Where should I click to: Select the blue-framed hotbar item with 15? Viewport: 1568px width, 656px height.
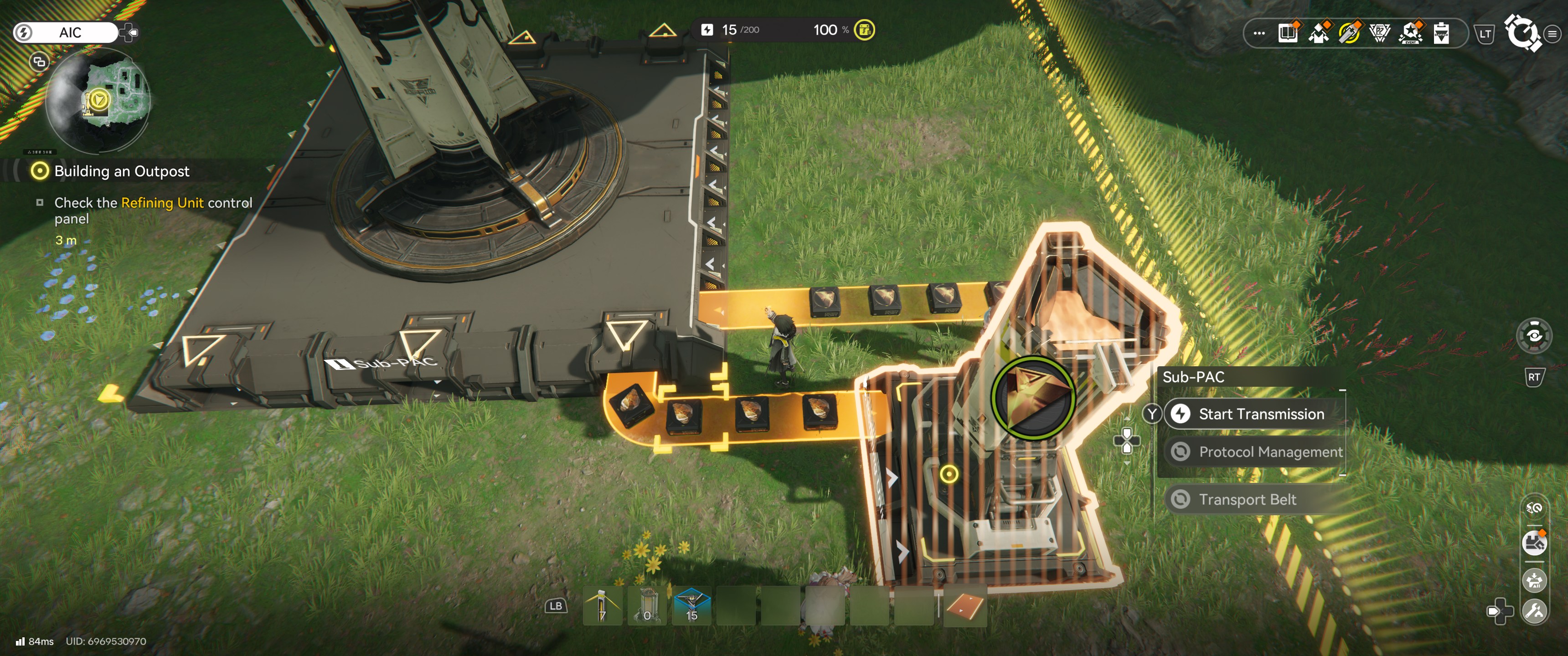692,606
